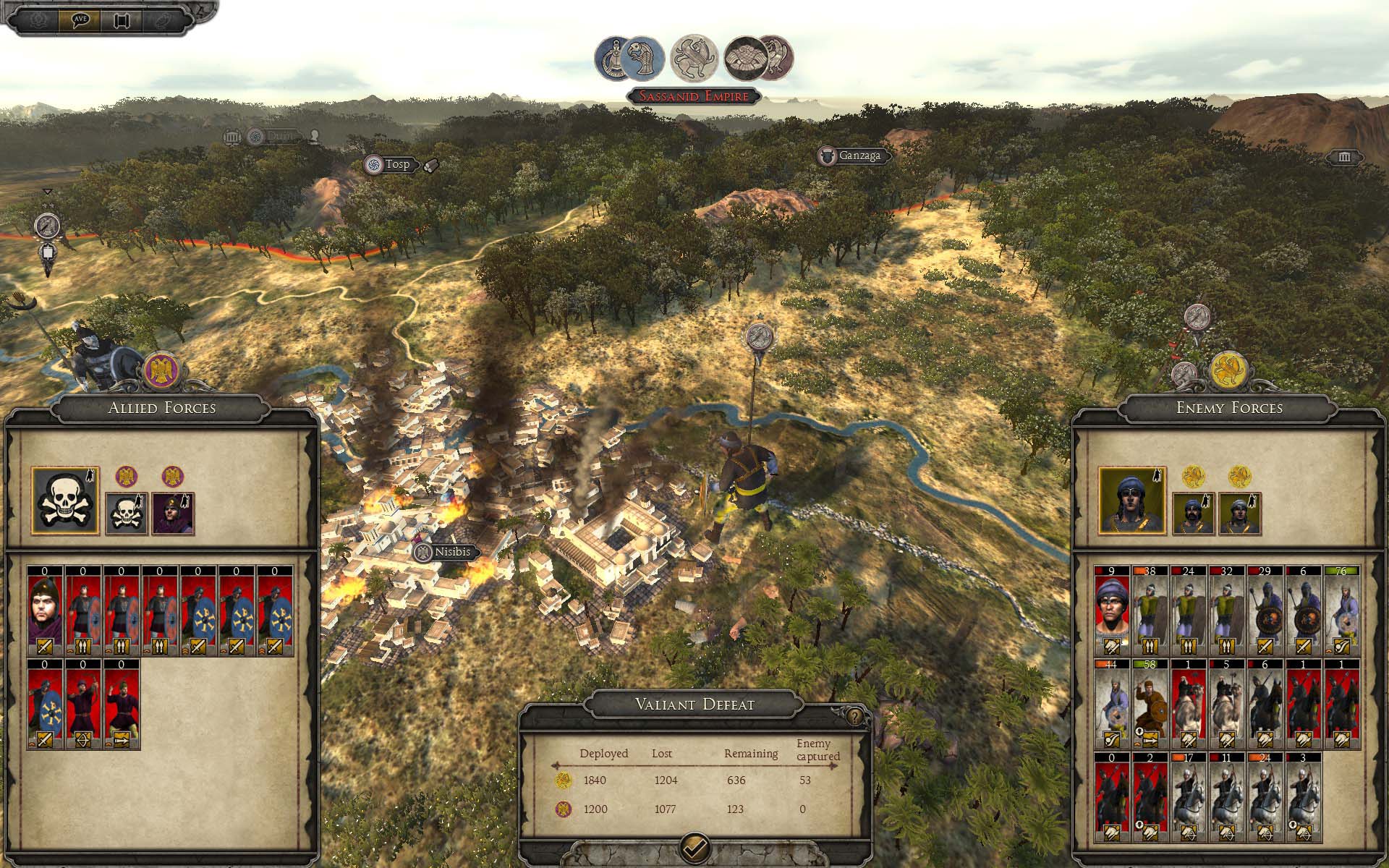Select the allied javelin thrower unit card
The width and height of the screenshot is (1389, 868).
122,704
